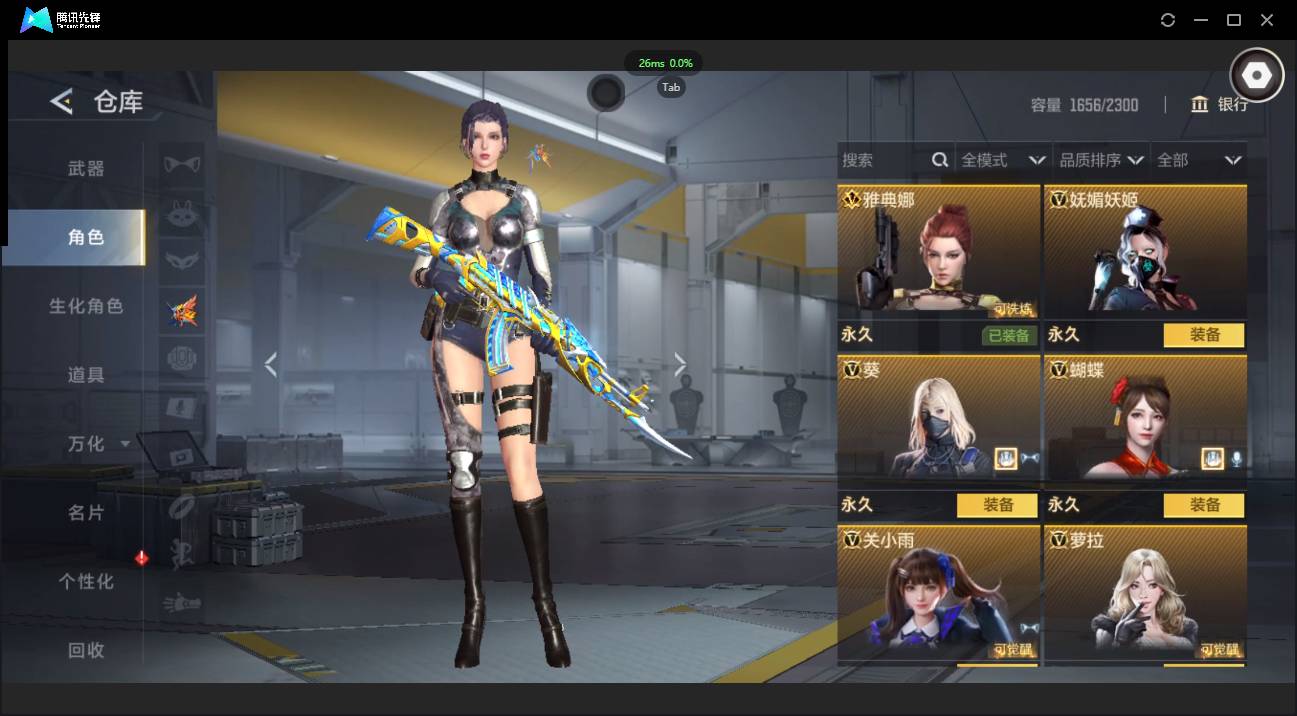
Task: Equip the 蝴蝶 character
Action: tap(1204, 505)
